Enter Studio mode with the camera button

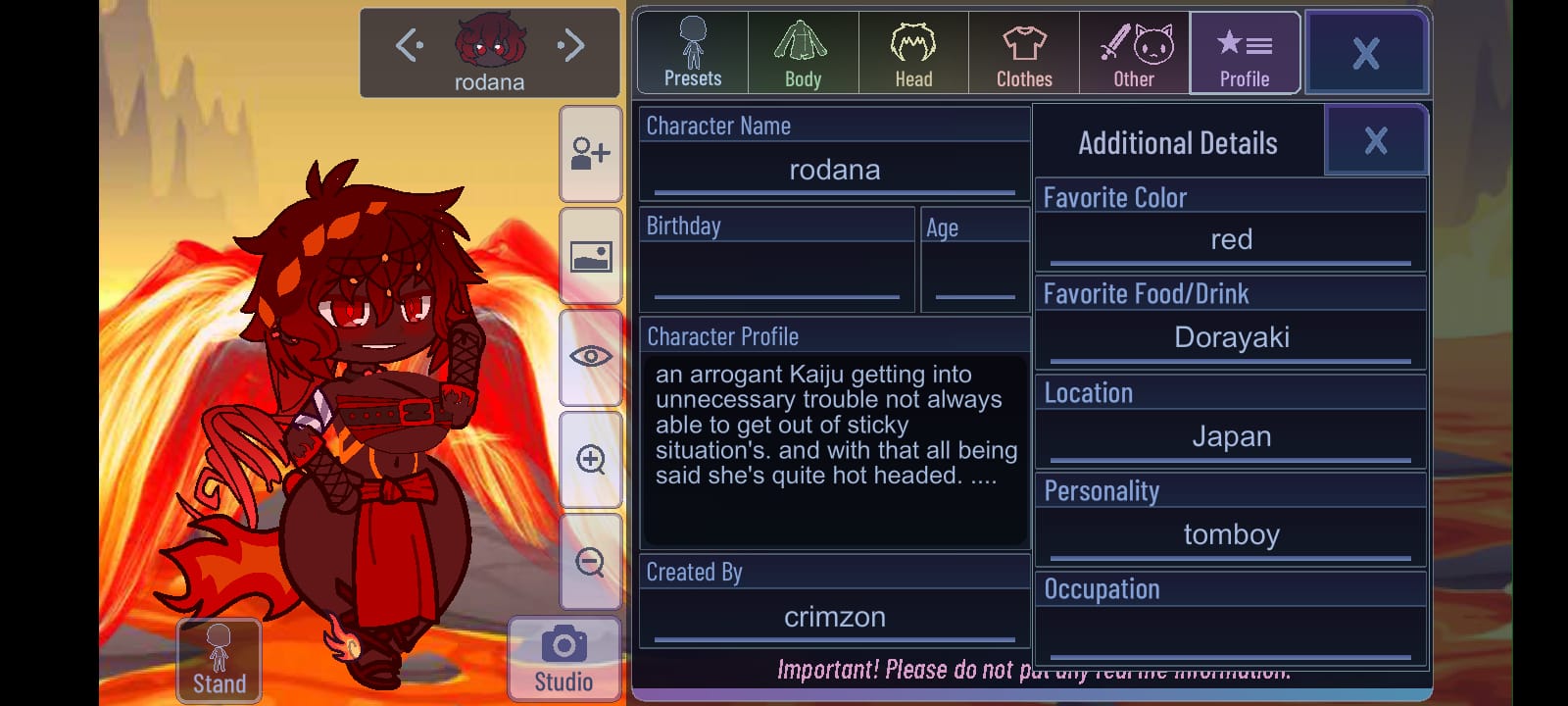pos(563,659)
